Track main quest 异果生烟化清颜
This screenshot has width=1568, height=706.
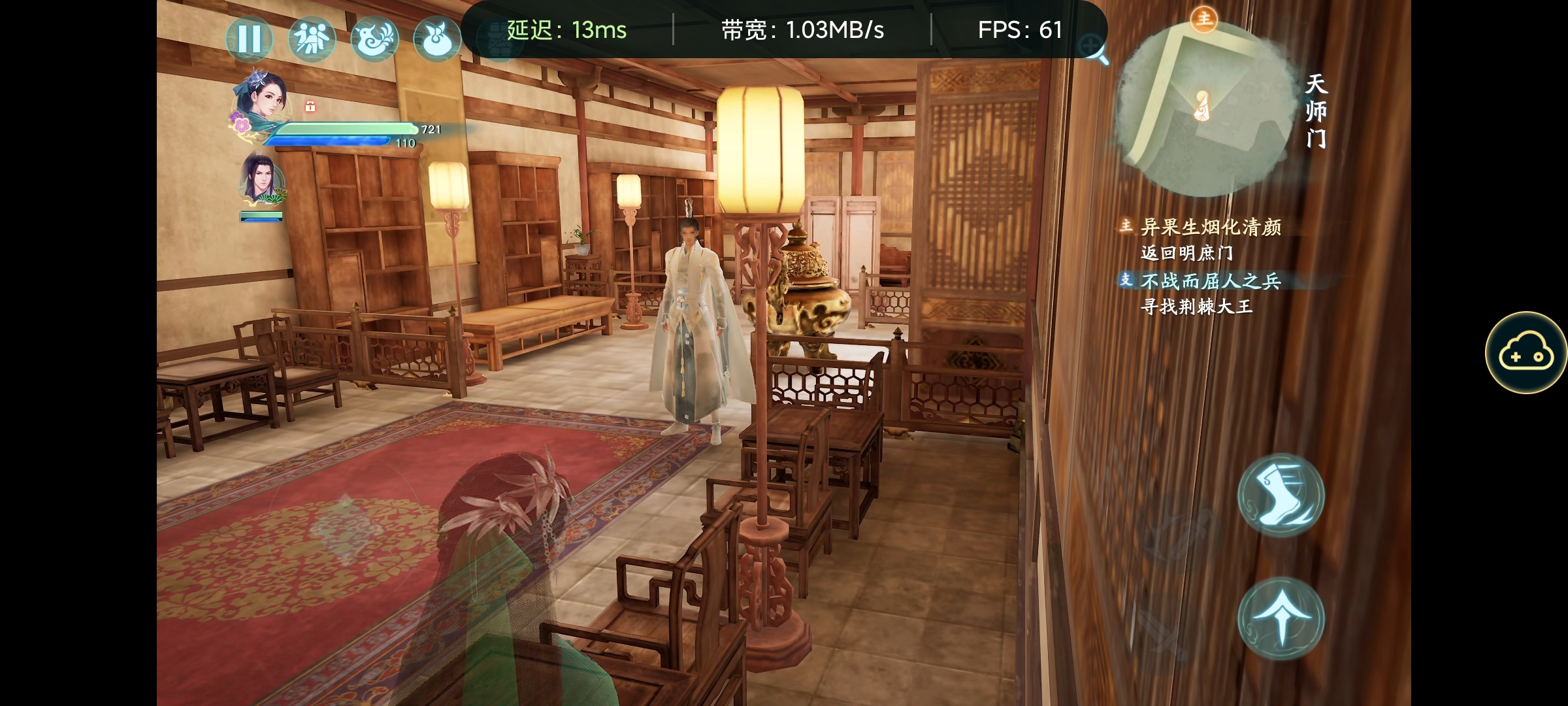[x=1210, y=227]
